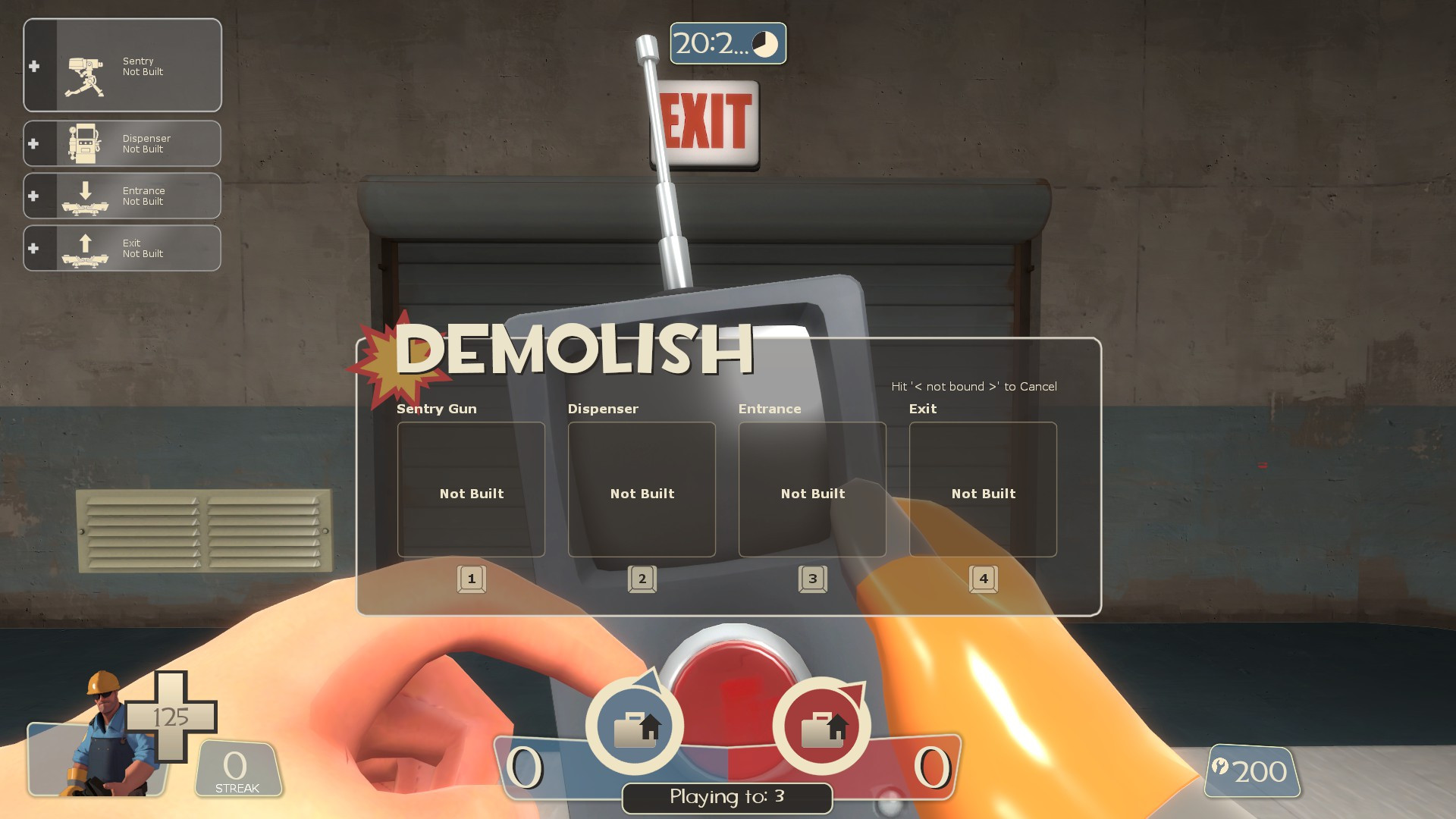1456x819 pixels.
Task: Open the round timer showing 20:2
Action: coord(726,44)
